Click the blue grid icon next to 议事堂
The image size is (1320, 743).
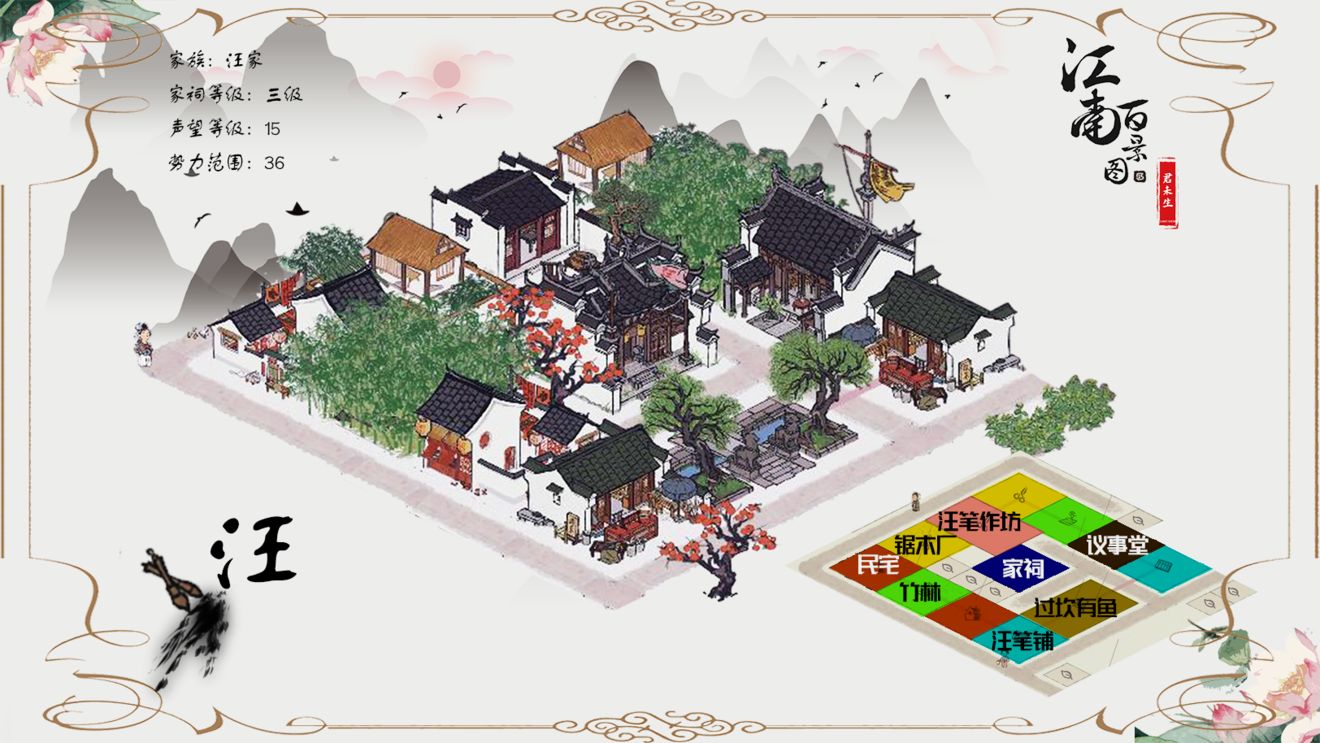pyautogui.click(x=1162, y=565)
